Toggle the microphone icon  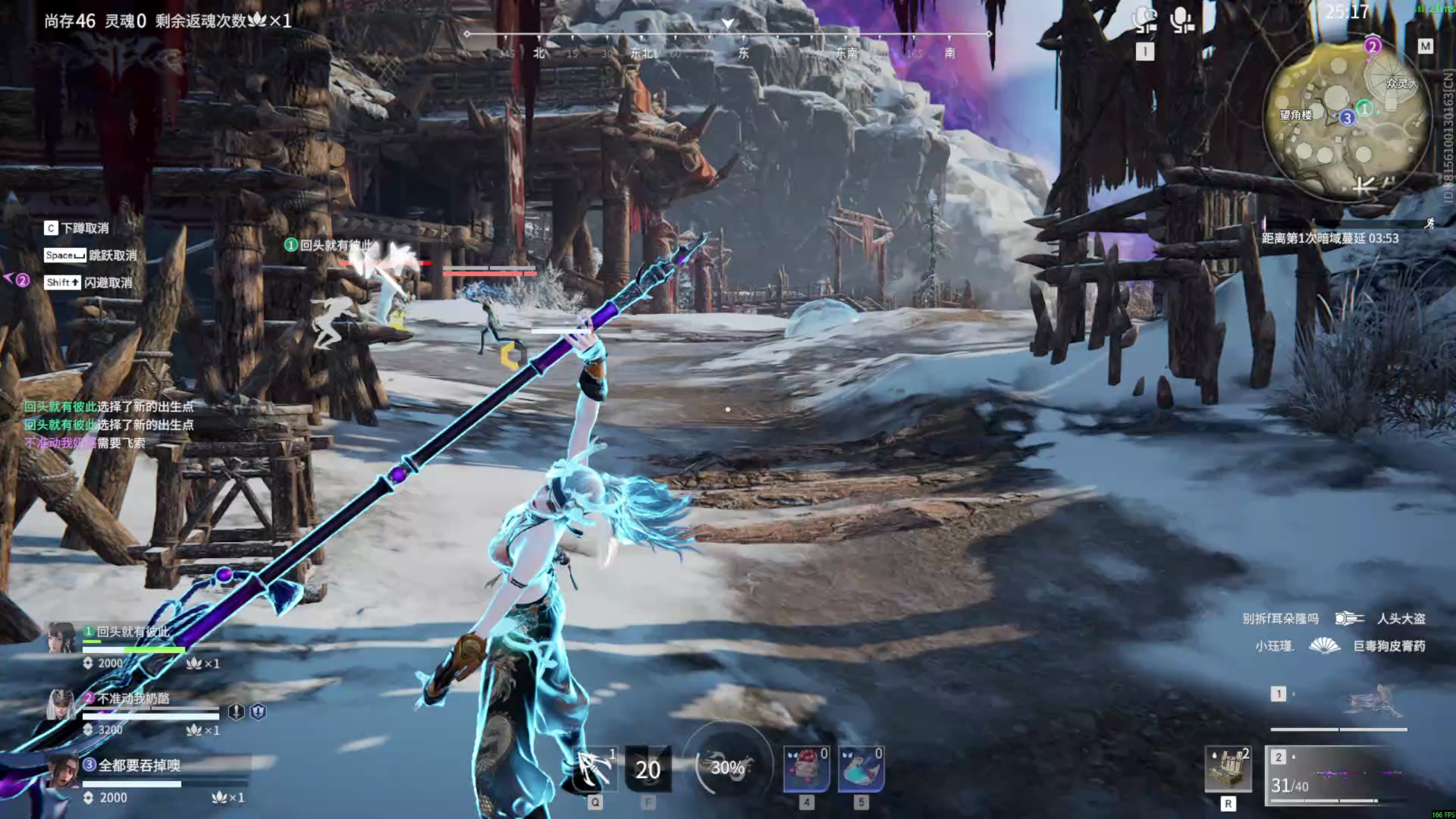1181,21
